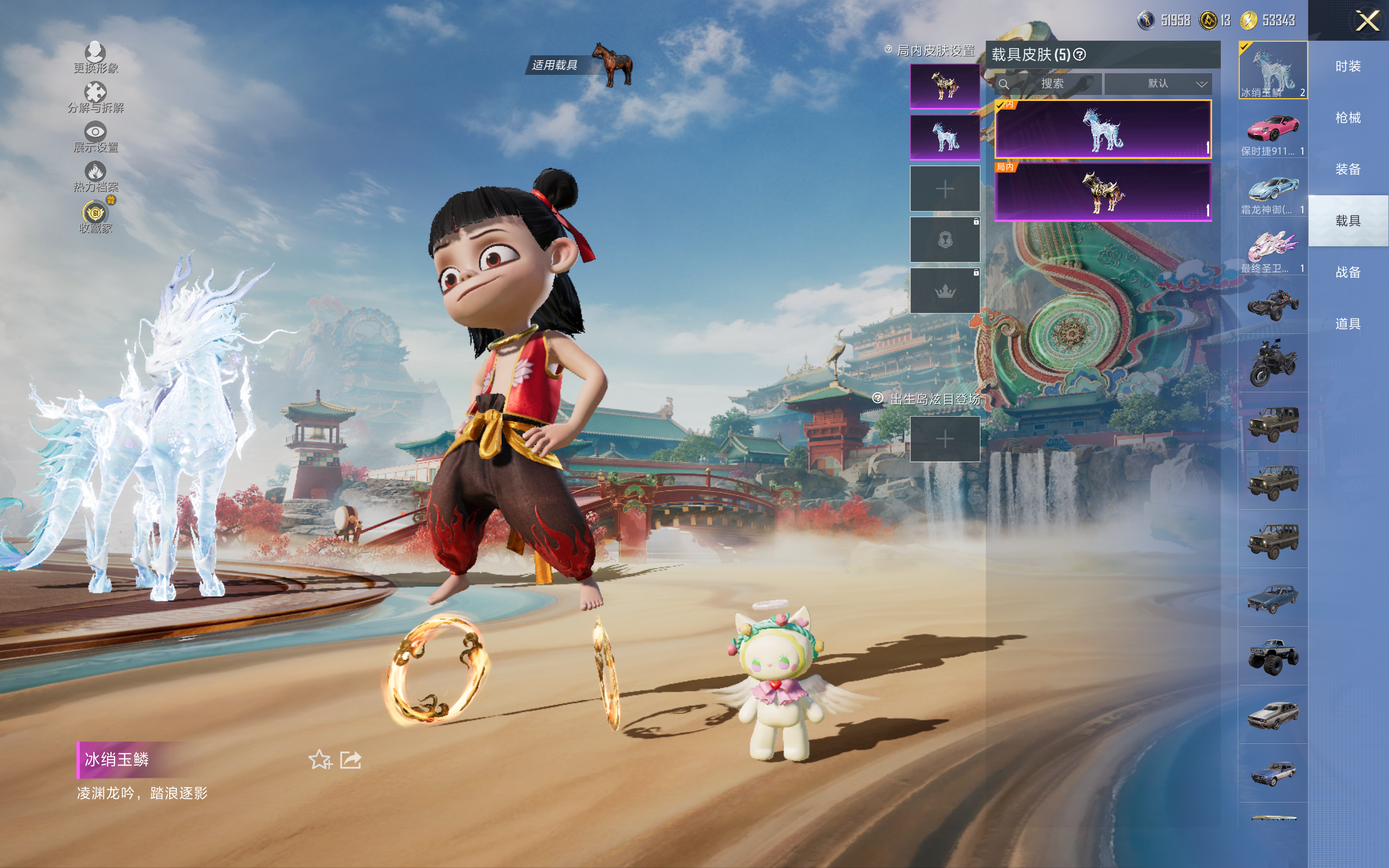Viewport: 1389px width, 868px height.
Task: Switch to the 时装 tab
Action: point(1348,67)
